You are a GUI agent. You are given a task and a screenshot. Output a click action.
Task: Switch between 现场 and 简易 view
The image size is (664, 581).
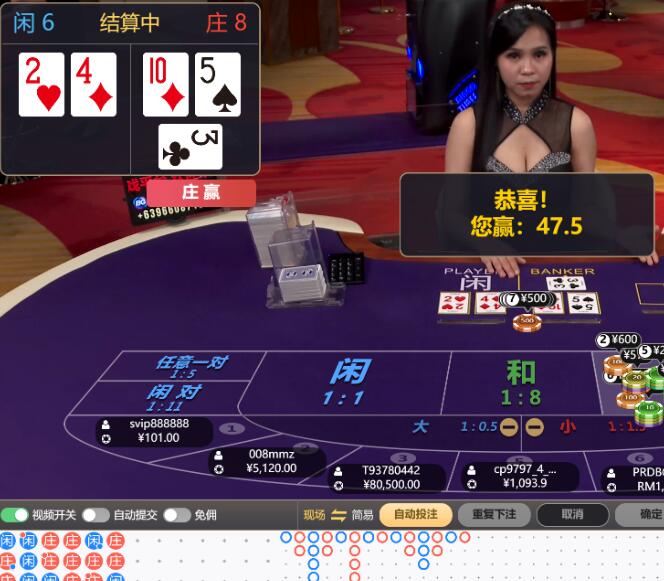click(338, 515)
